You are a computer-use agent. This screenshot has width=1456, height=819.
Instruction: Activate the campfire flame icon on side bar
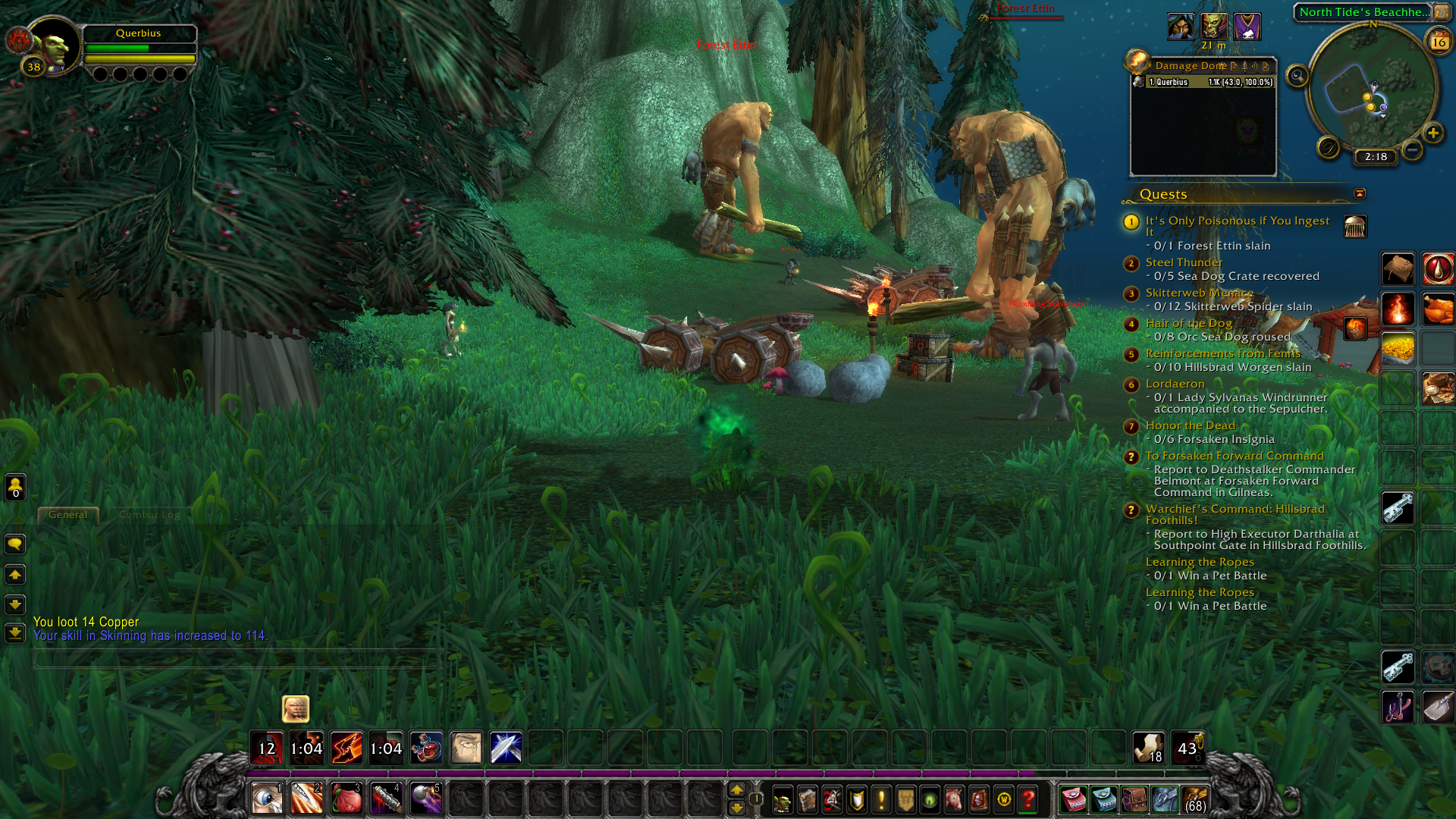click(x=1398, y=309)
